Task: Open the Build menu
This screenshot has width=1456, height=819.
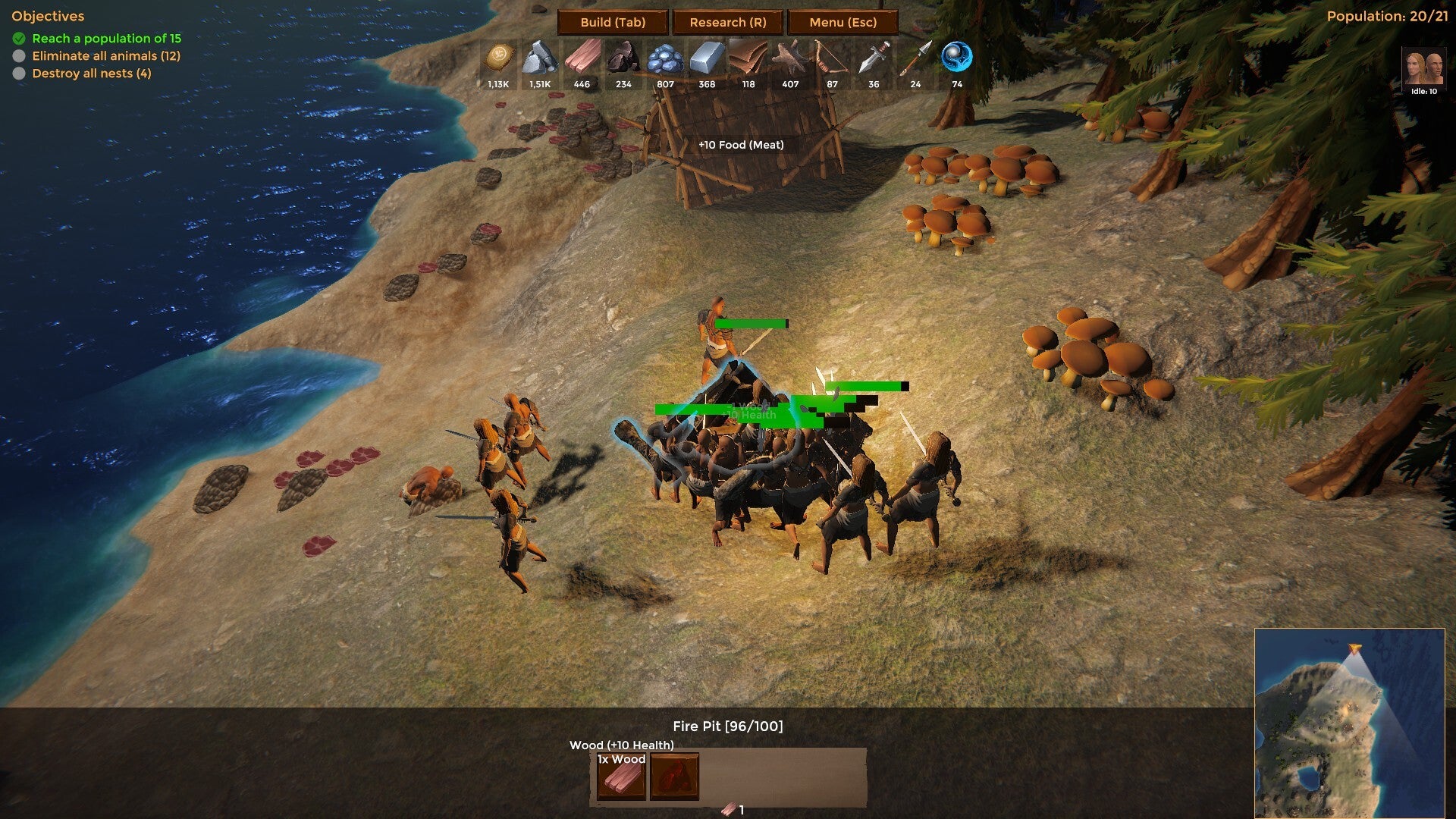Action: (x=613, y=22)
